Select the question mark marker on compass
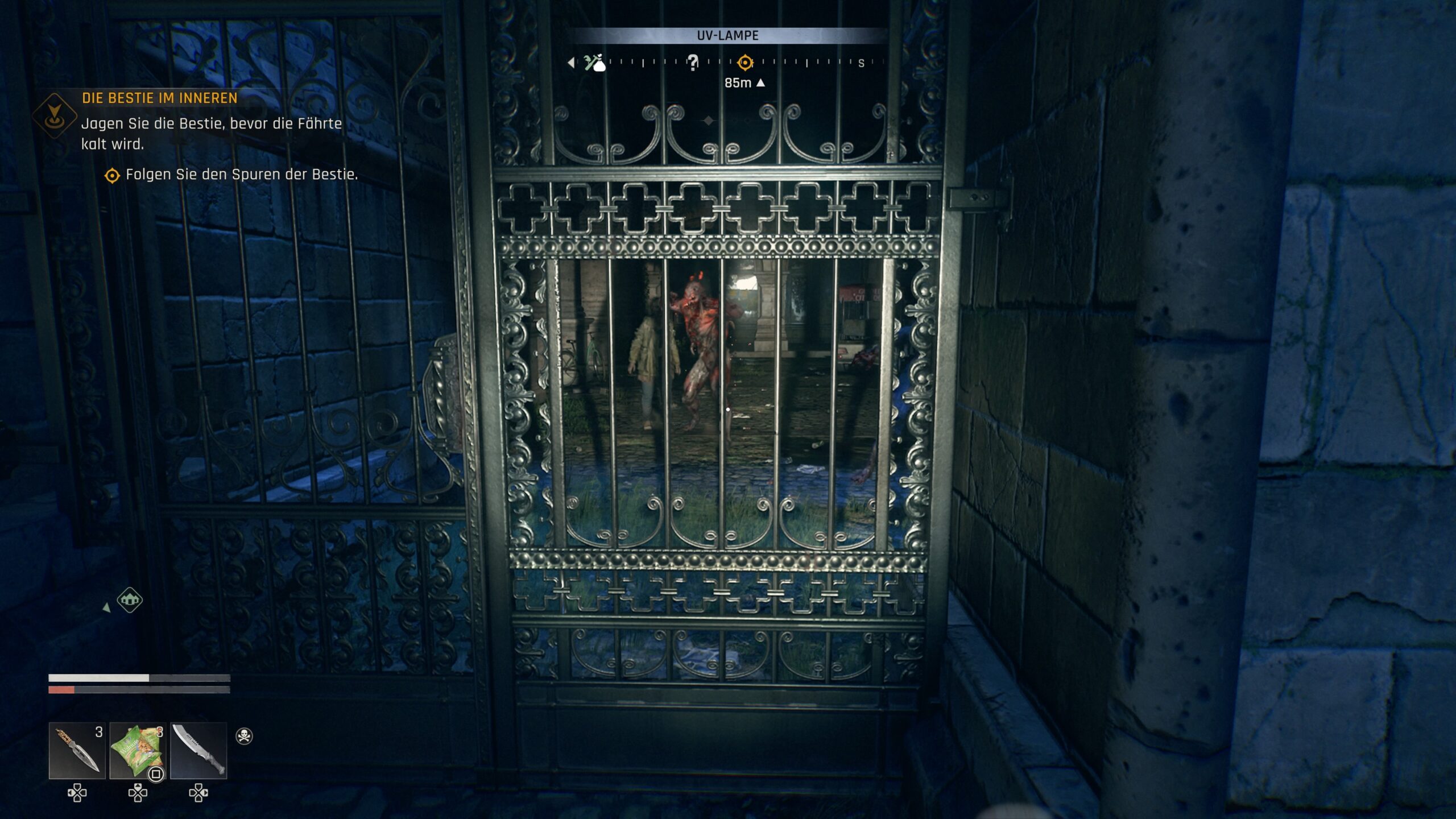Viewport: 1456px width, 819px height. [692, 62]
